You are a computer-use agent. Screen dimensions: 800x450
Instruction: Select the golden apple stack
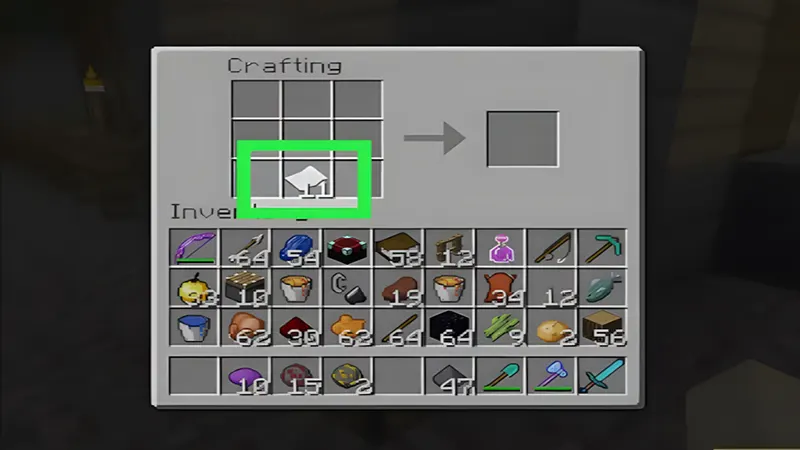pos(194,289)
